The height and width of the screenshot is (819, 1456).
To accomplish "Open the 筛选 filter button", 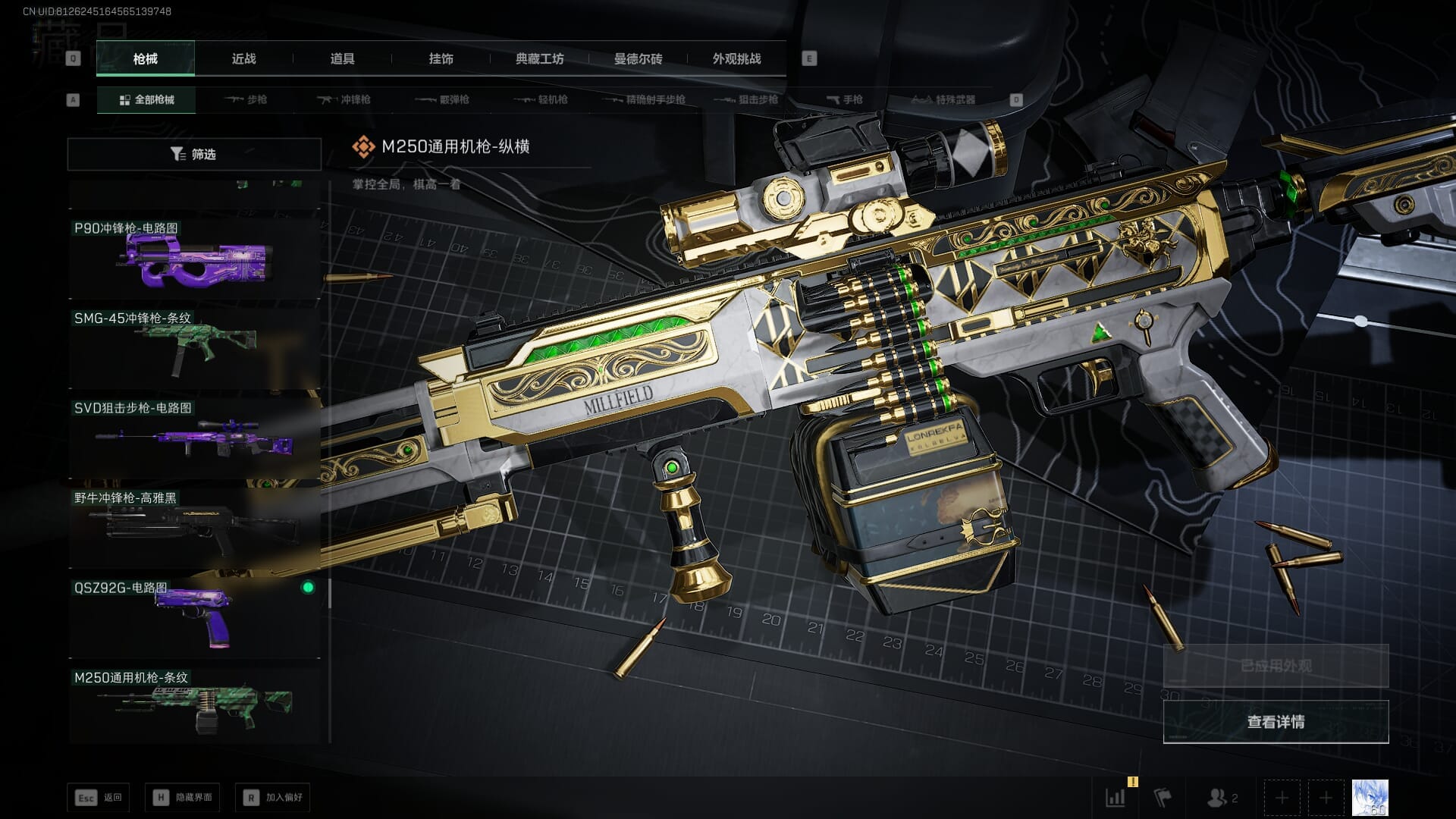I will point(194,154).
